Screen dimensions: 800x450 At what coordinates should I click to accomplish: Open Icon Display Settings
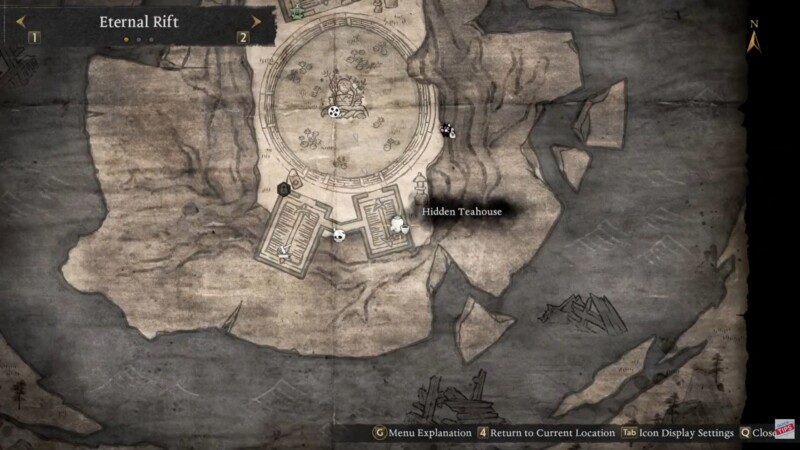pyautogui.click(x=679, y=433)
